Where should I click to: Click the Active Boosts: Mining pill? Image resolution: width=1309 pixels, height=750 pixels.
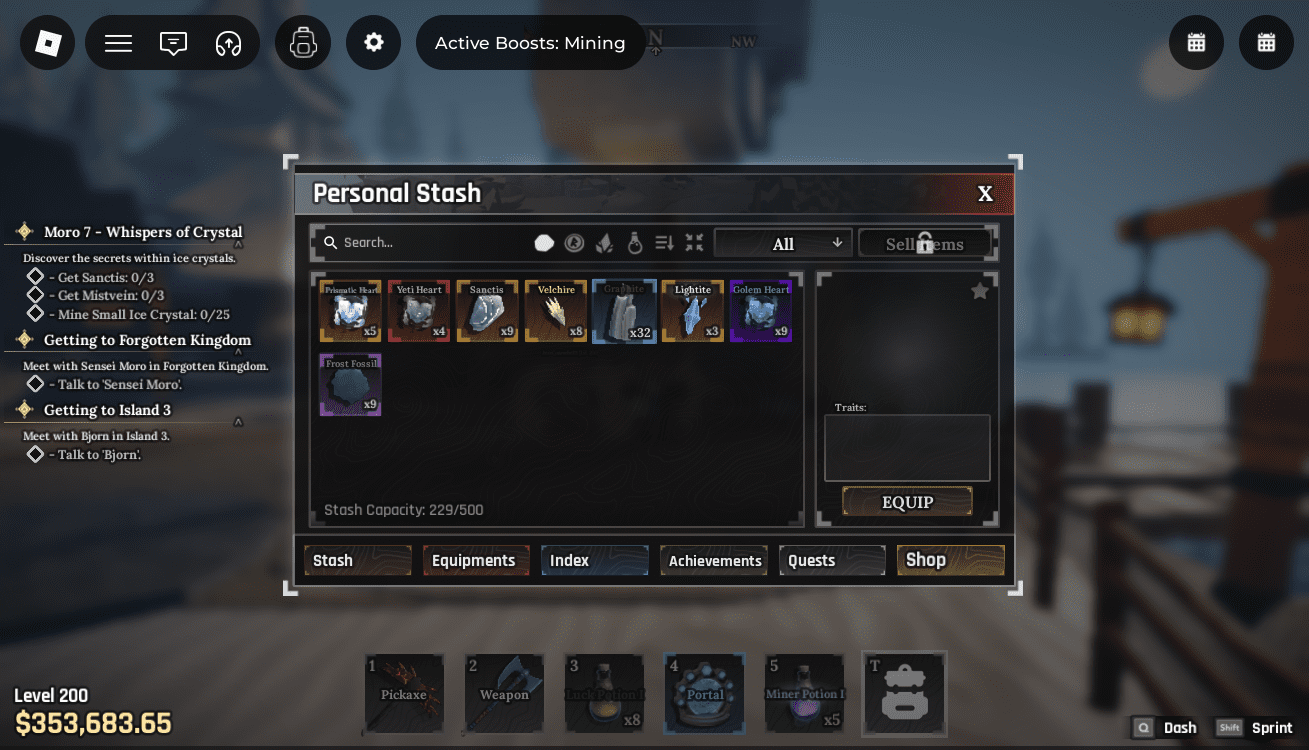tap(529, 42)
